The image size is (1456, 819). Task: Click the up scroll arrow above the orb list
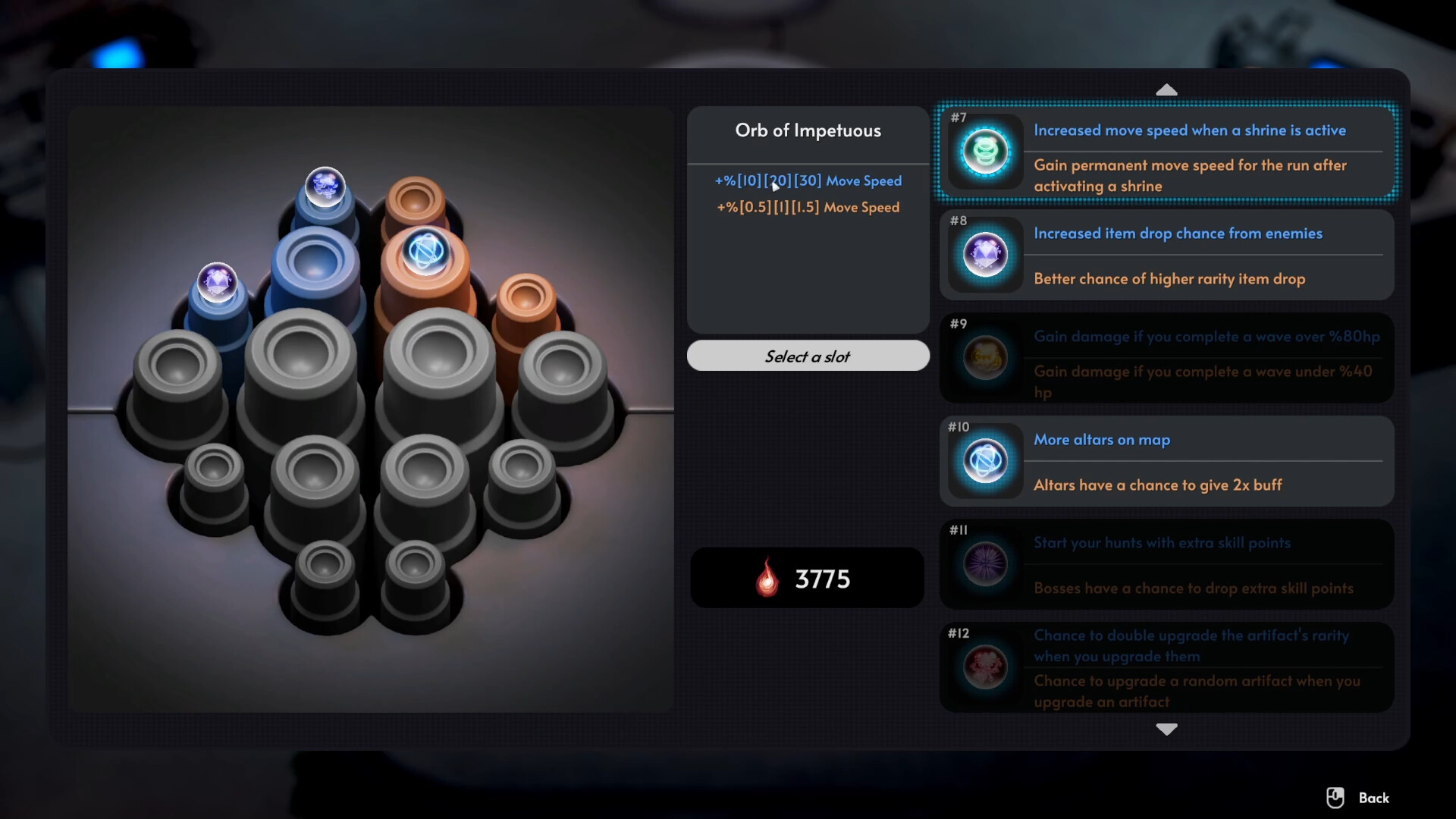coord(1166,89)
